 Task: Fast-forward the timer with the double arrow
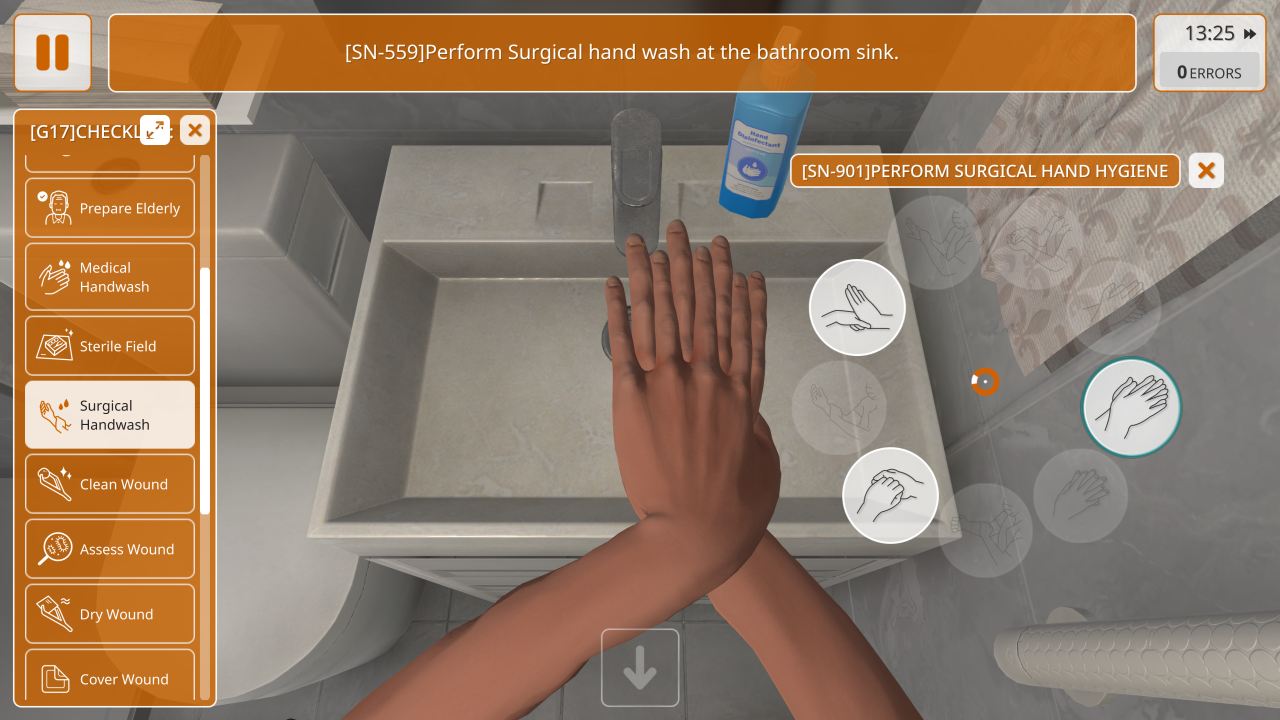(x=1250, y=34)
